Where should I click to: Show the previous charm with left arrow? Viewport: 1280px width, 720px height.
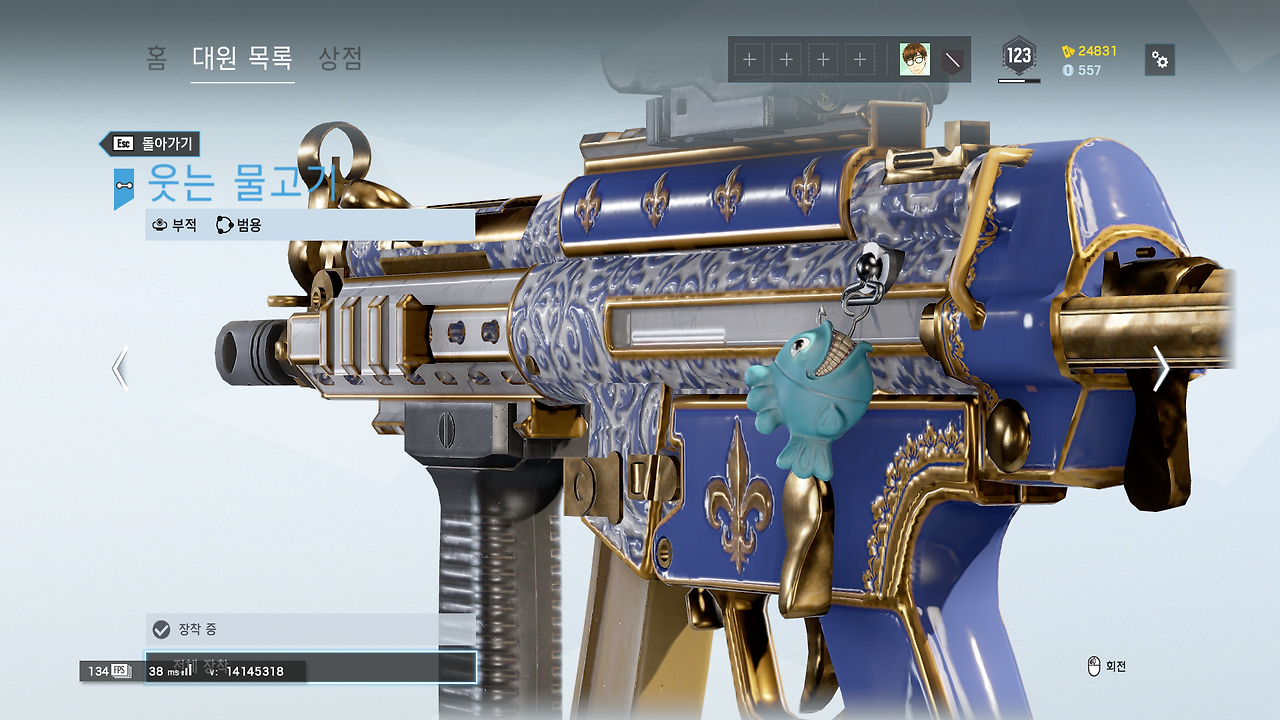pos(120,368)
